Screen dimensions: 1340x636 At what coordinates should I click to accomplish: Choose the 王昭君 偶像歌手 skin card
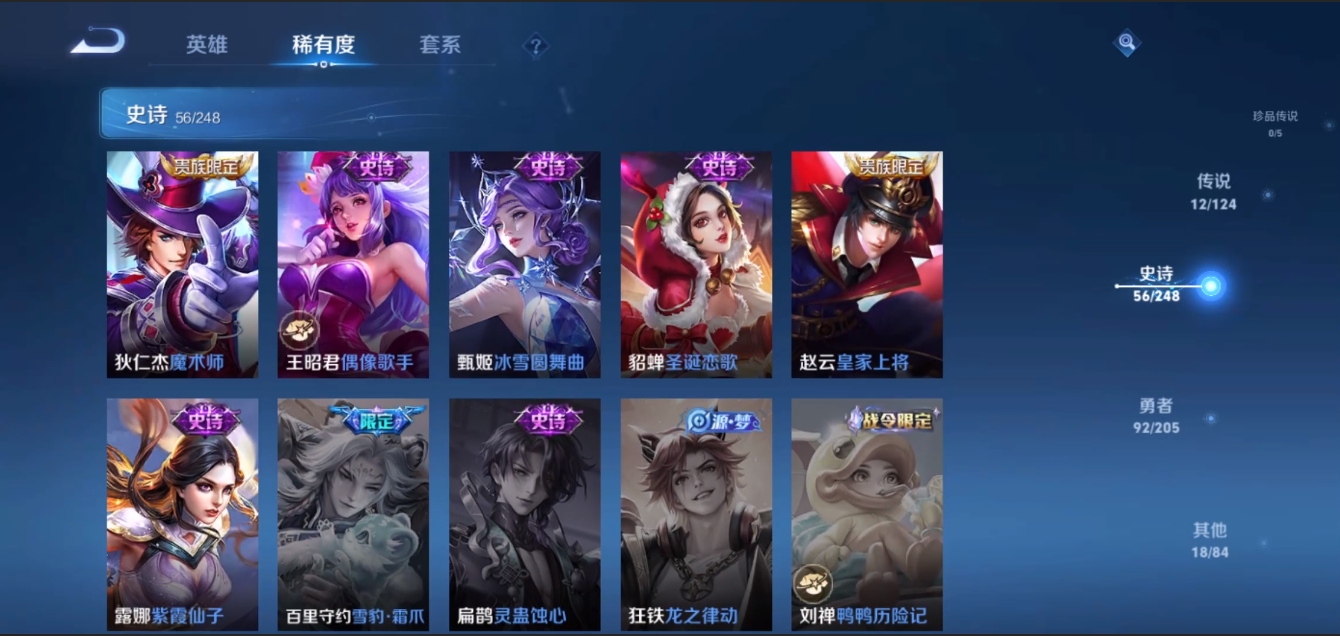353,264
